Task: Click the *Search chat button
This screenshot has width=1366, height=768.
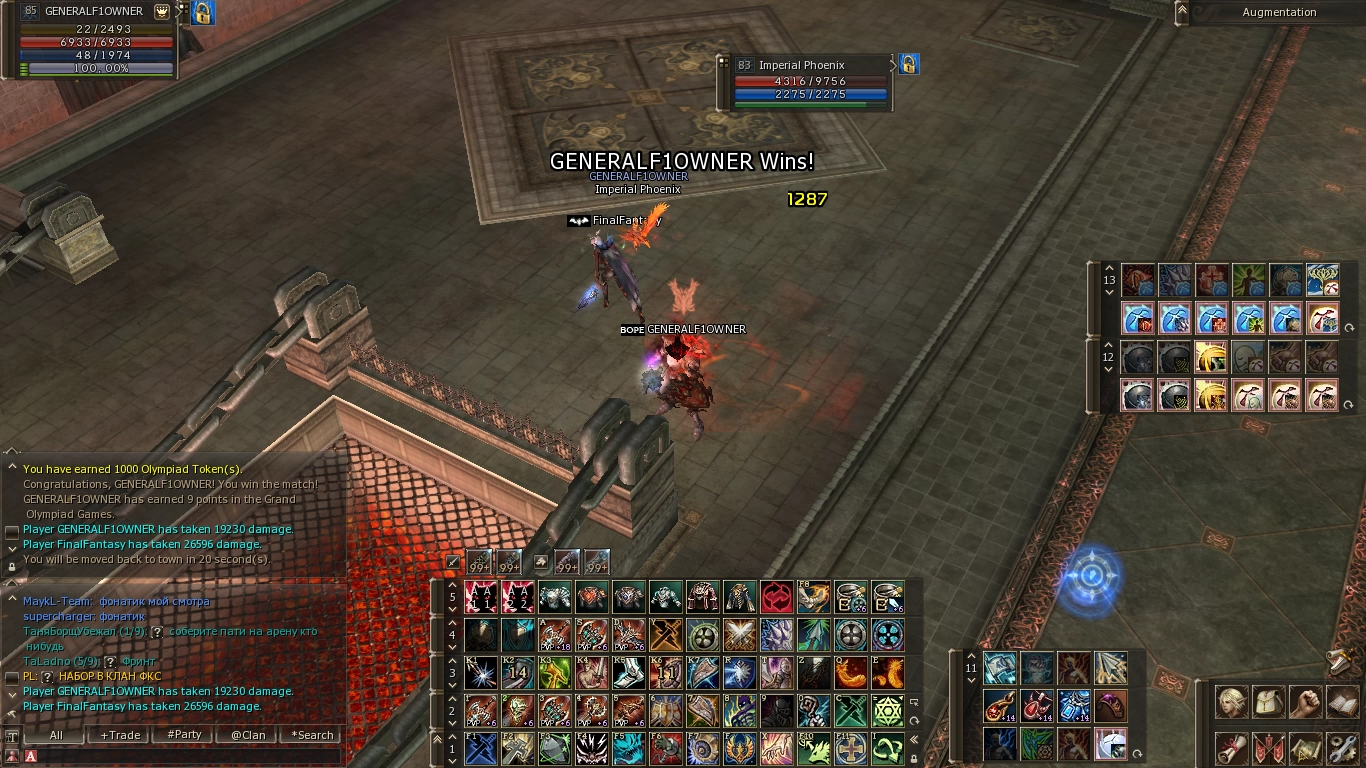Action: coord(312,735)
